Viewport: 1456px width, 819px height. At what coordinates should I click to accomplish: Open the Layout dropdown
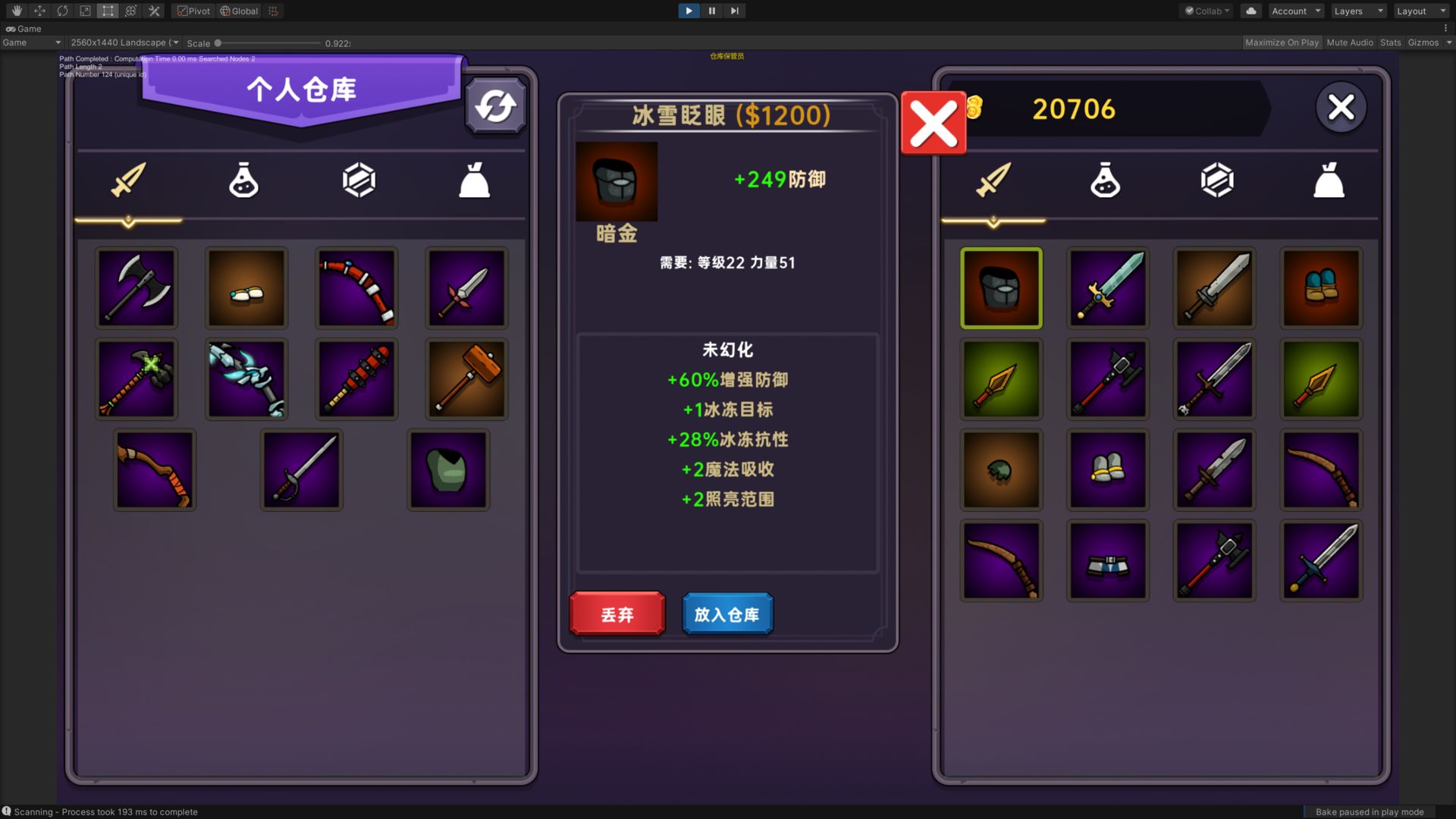tap(1420, 11)
